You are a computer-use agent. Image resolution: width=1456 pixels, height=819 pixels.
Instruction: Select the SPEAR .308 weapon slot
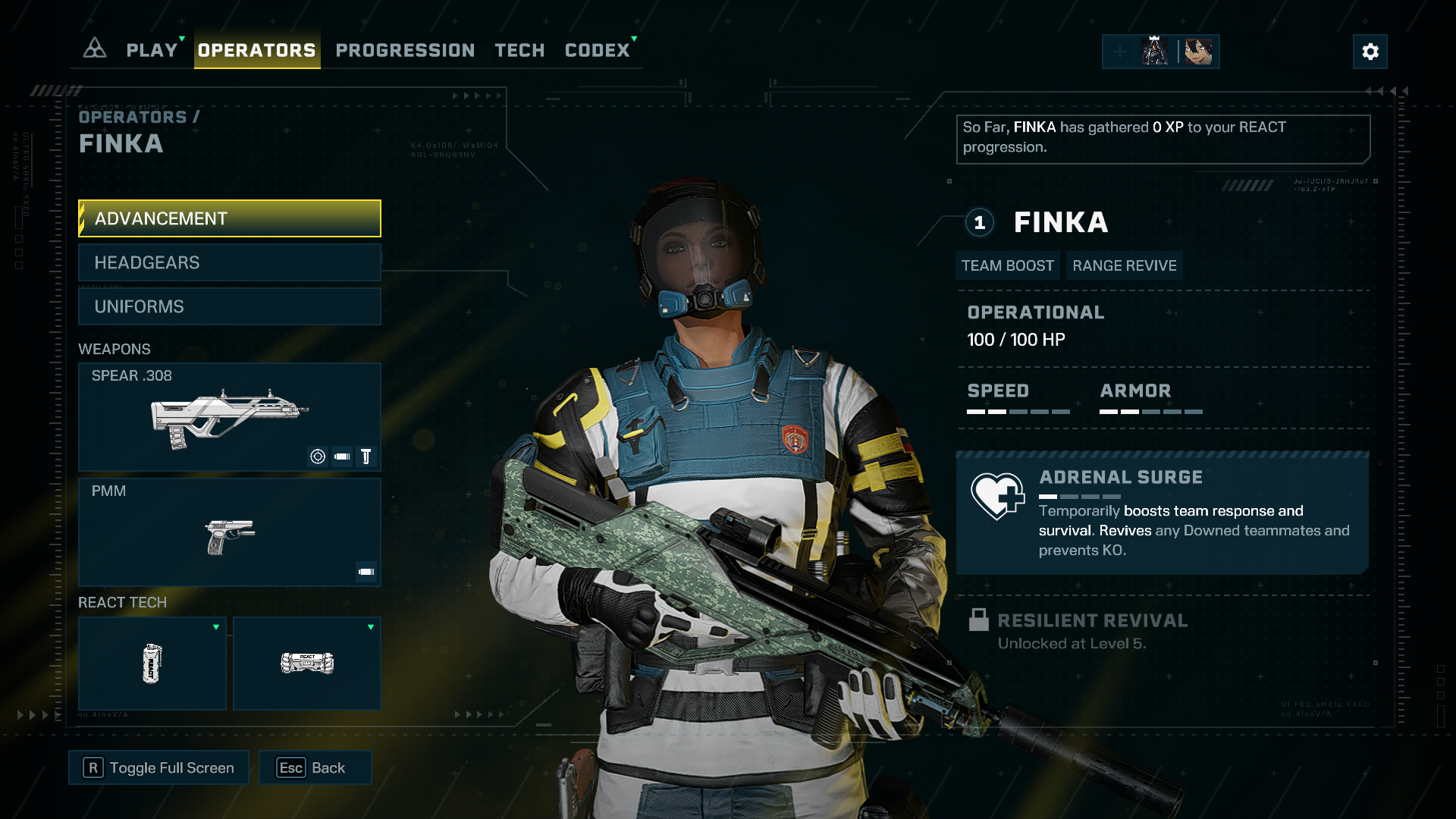[229, 416]
